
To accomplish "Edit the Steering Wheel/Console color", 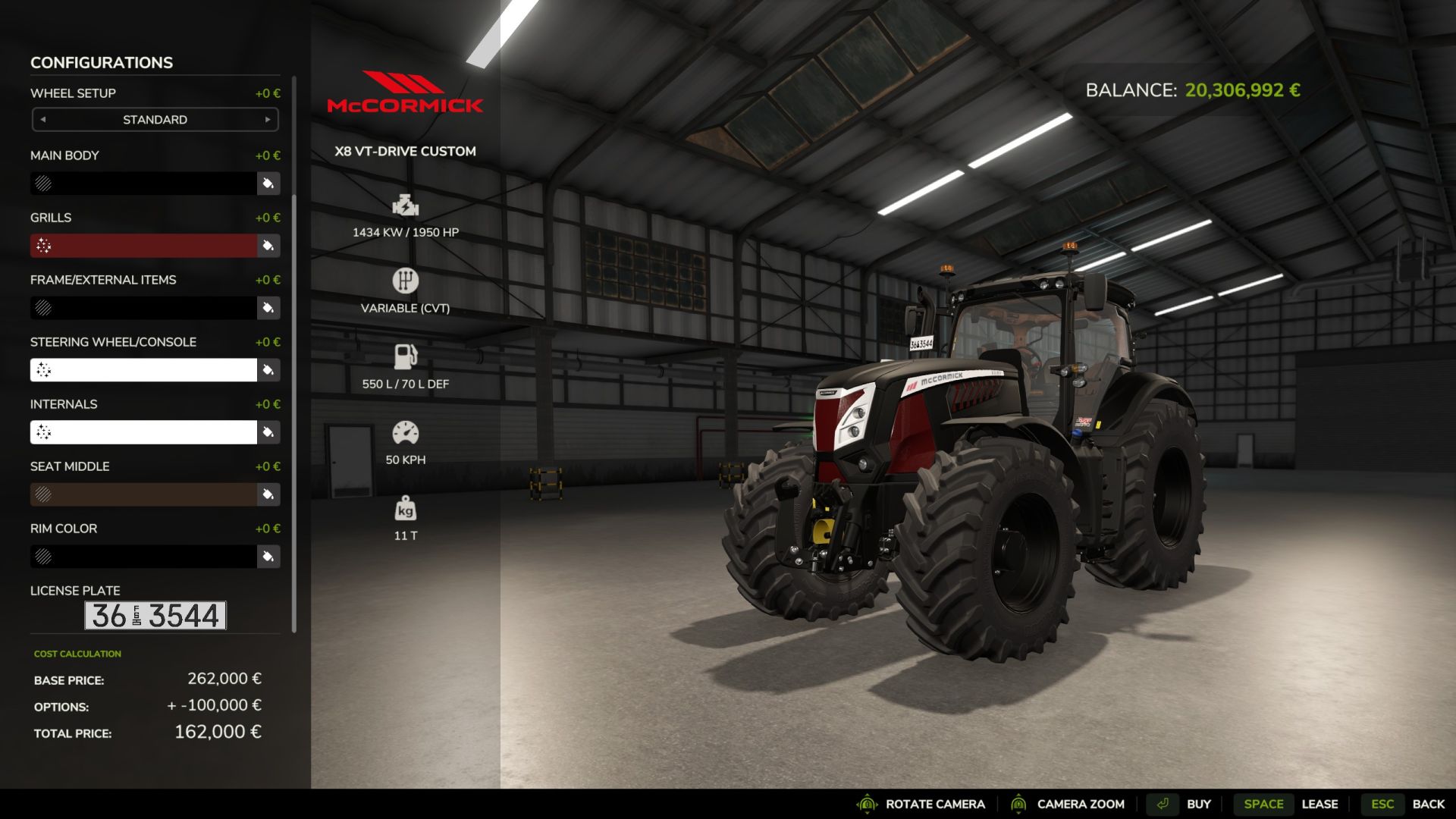I will 268,370.
